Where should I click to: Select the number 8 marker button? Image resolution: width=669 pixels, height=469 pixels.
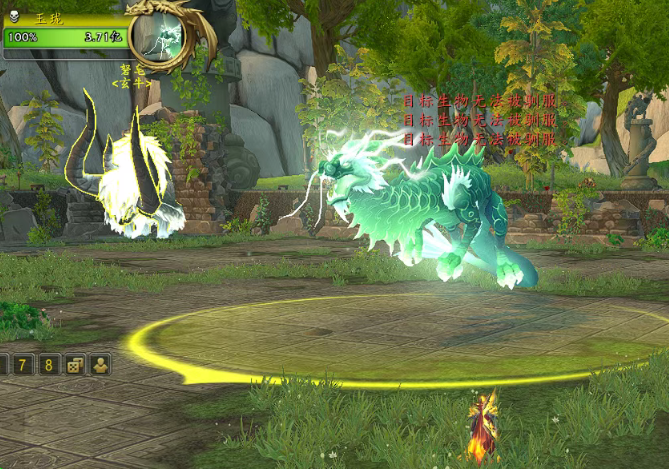pyautogui.click(x=48, y=364)
